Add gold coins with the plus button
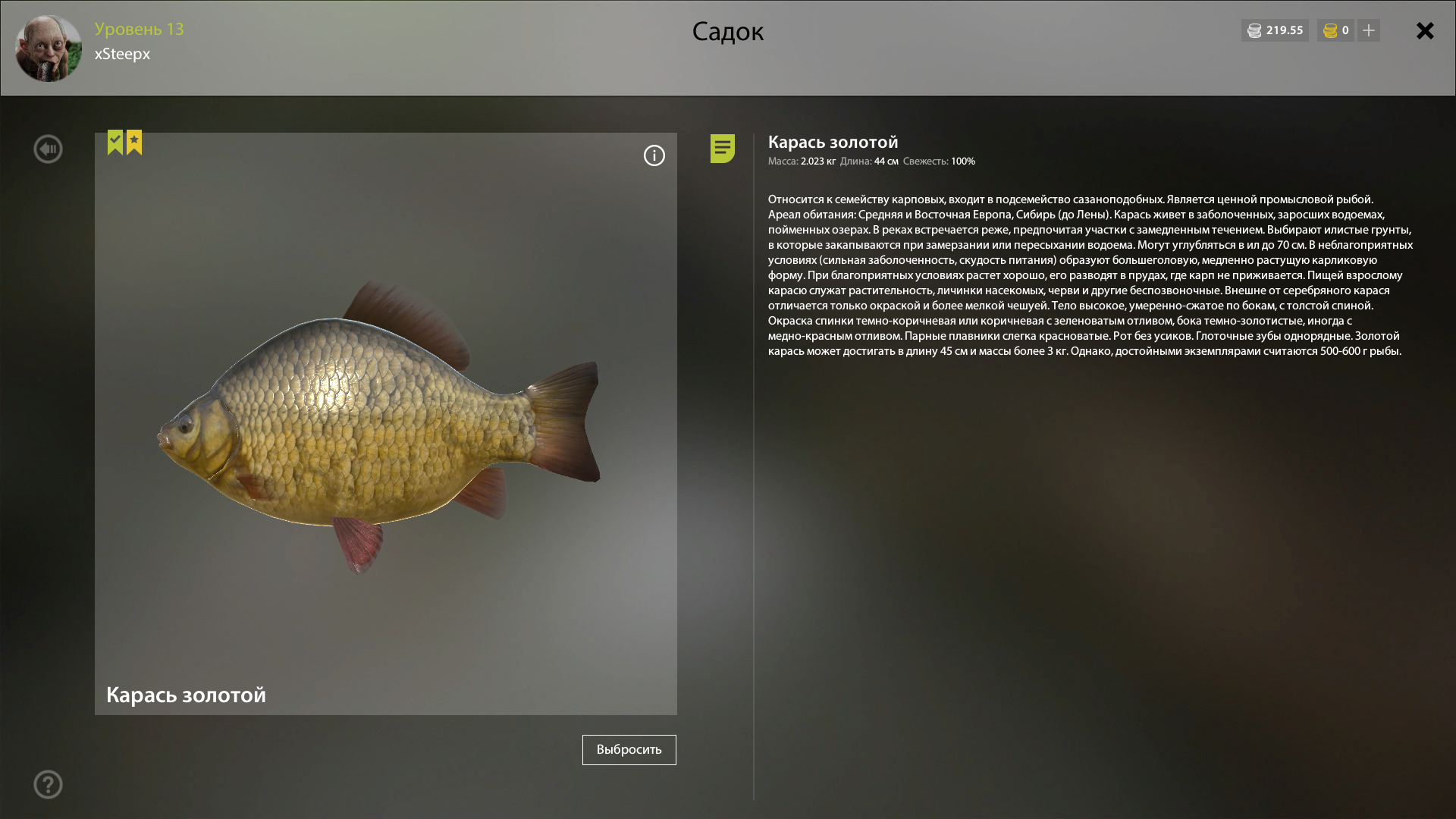Viewport: 1456px width, 819px height. click(1369, 30)
